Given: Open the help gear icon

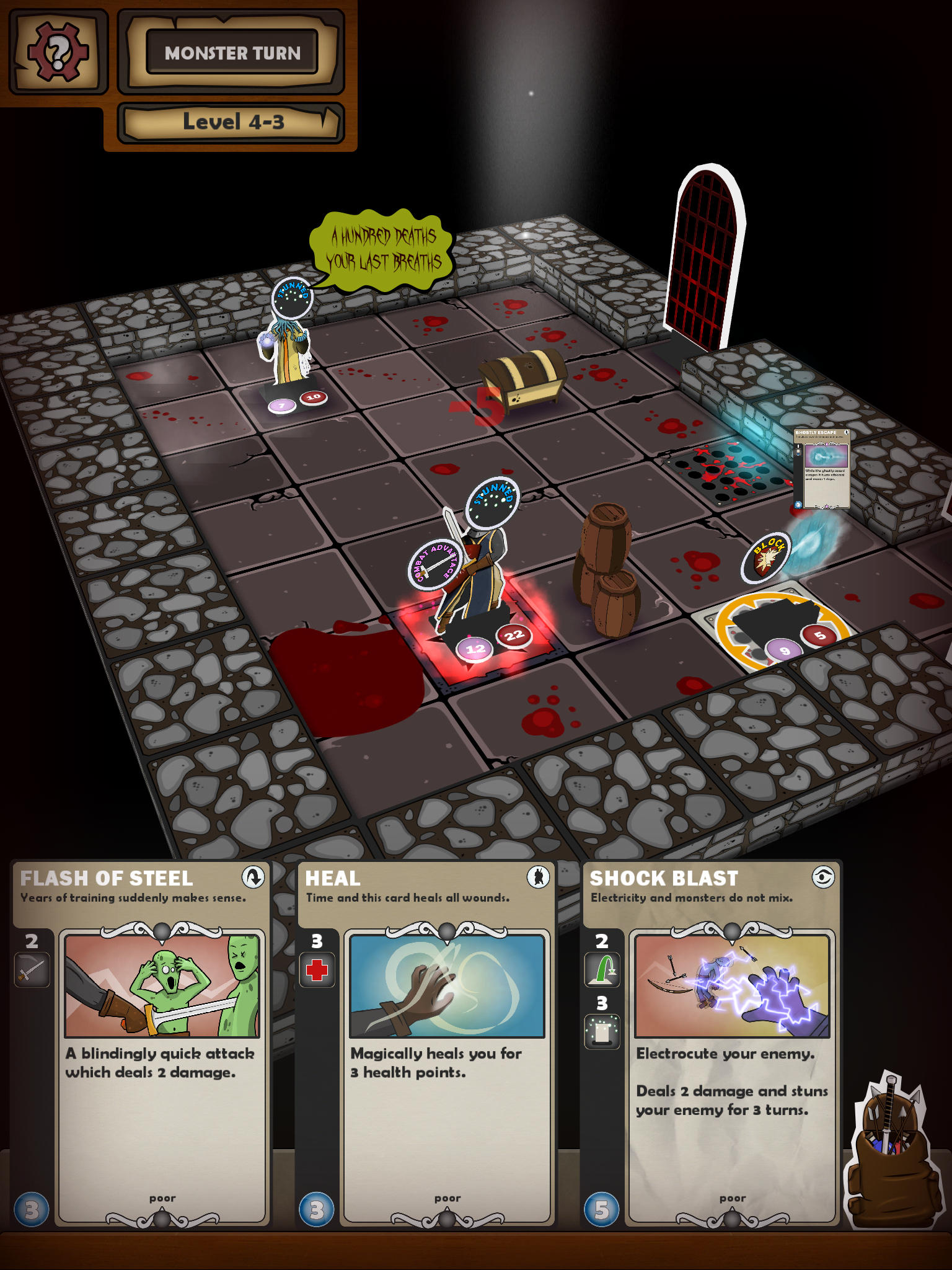Looking at the screenshot, I should coord(58,51).
